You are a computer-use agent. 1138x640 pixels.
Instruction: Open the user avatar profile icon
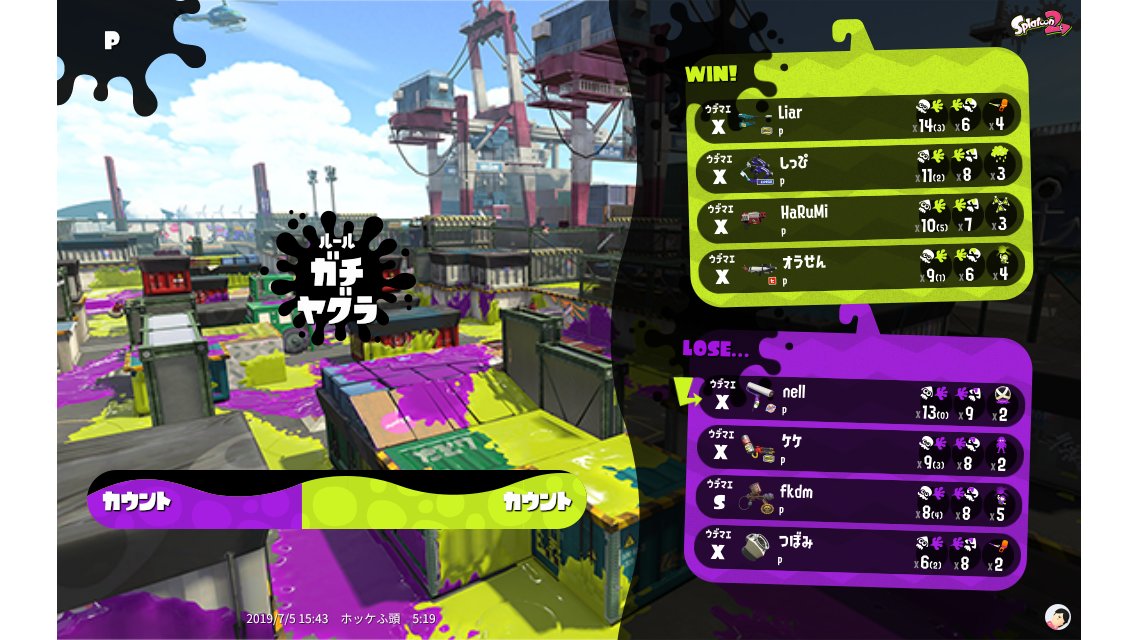tap(1057, 616)
